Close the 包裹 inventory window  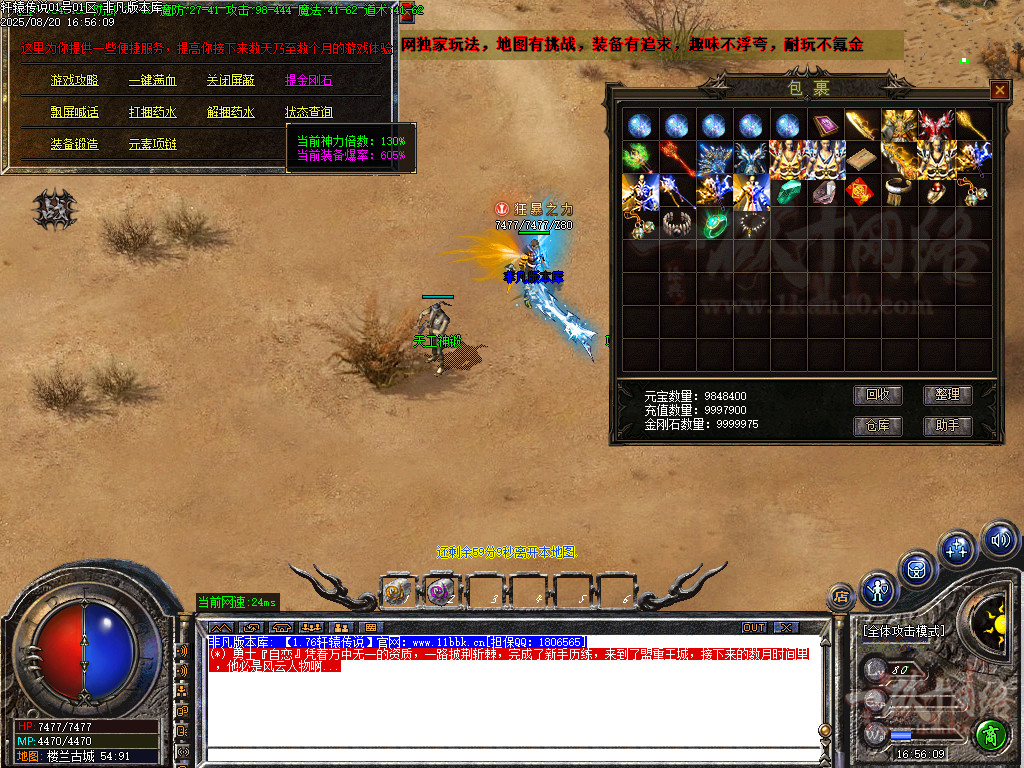pos(999,90)
